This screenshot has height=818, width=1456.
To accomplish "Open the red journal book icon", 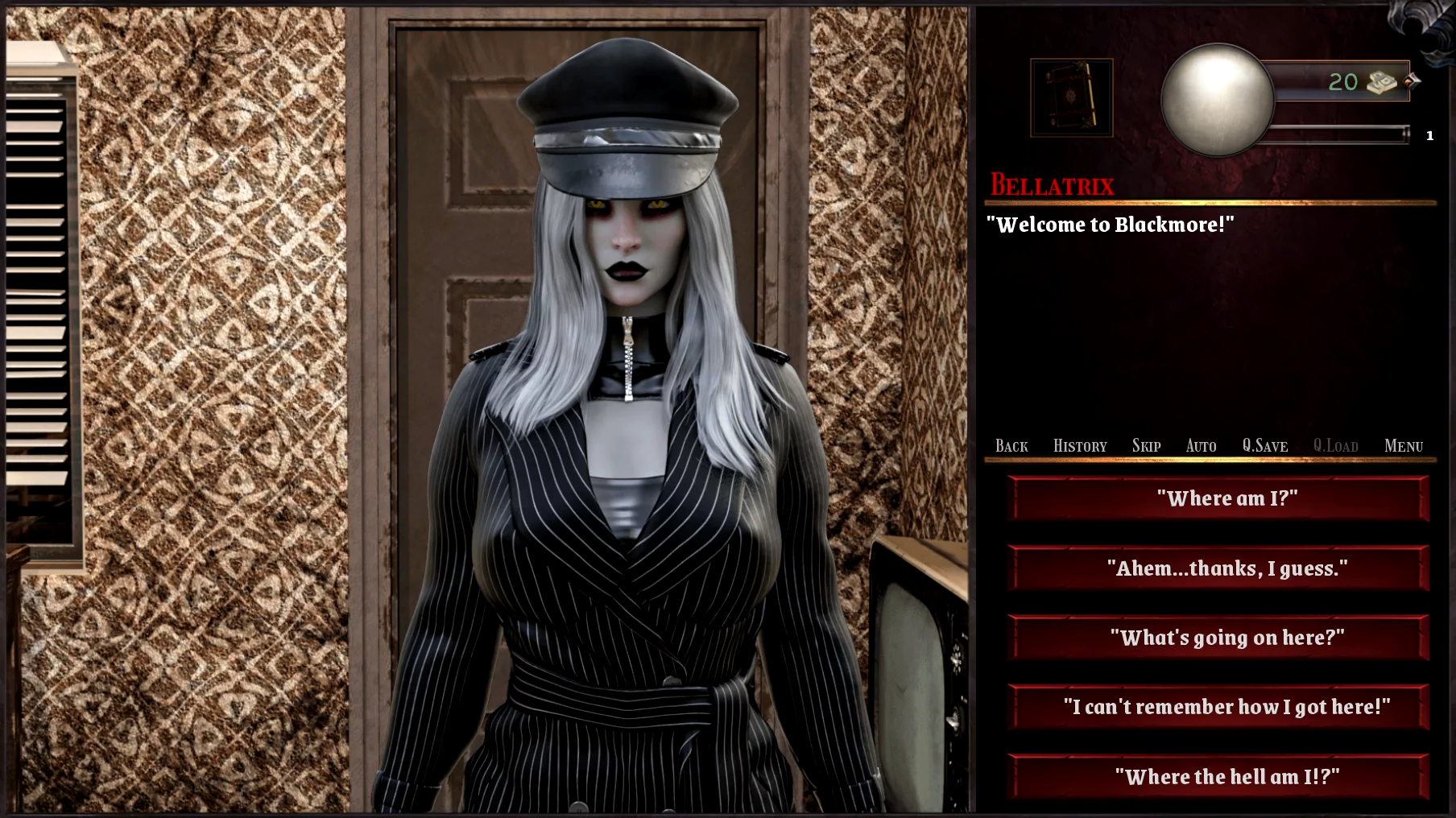I will tap(1071, 97).
